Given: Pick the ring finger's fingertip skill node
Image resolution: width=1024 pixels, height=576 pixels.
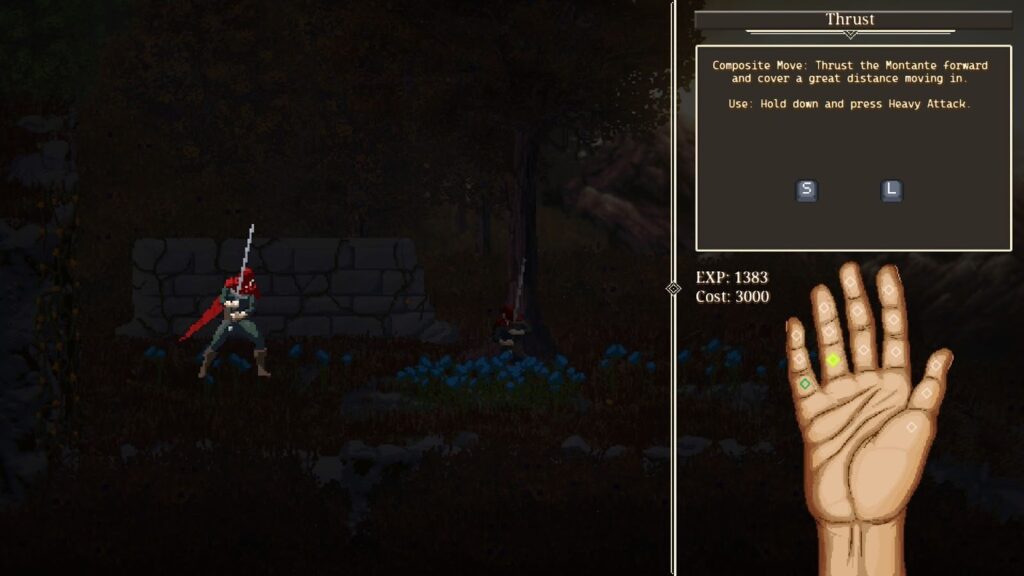Looking at the screenshot, I should click(823, 305).
